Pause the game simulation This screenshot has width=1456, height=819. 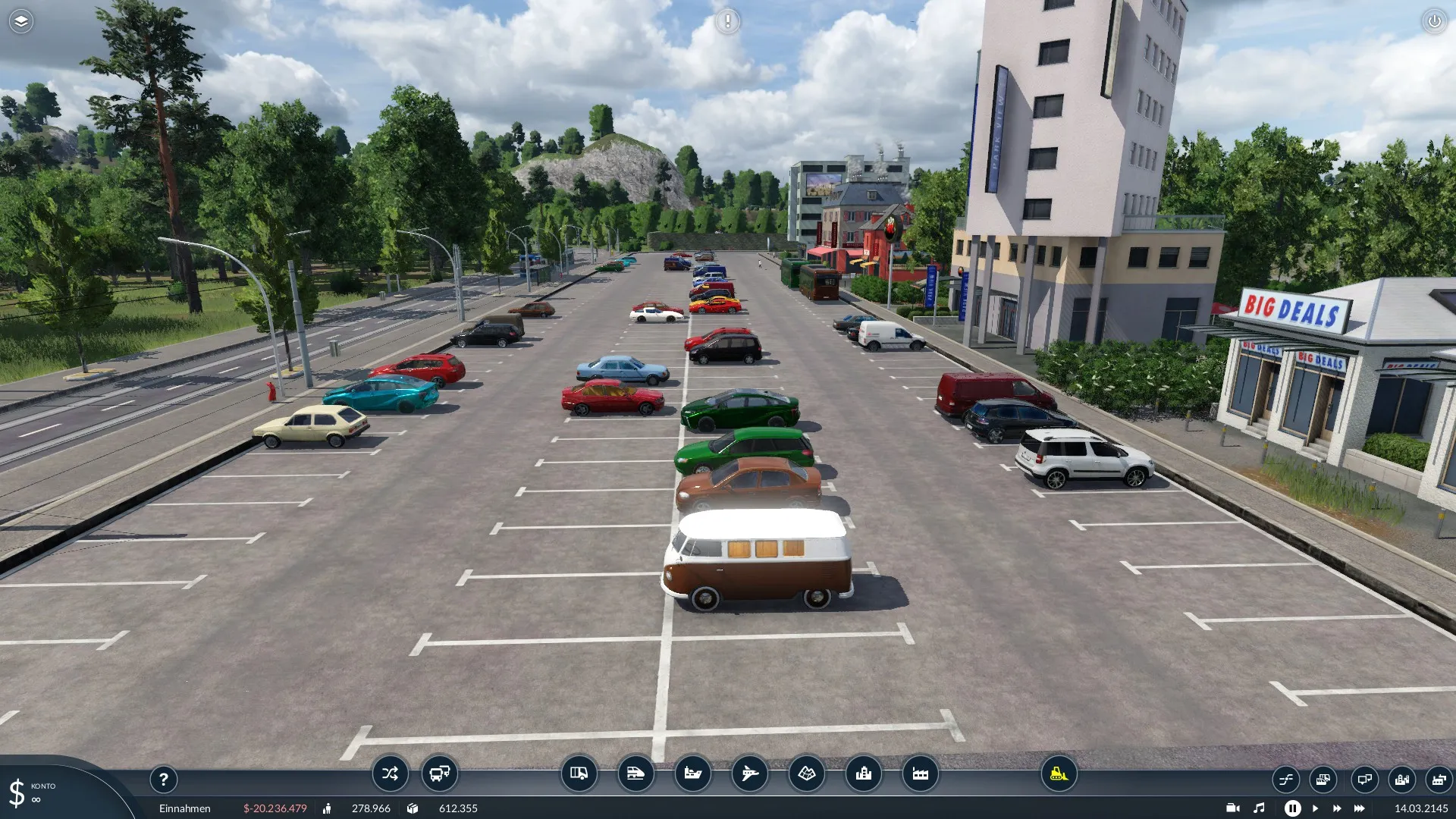pyautogui.click(x=1292, y=808)
